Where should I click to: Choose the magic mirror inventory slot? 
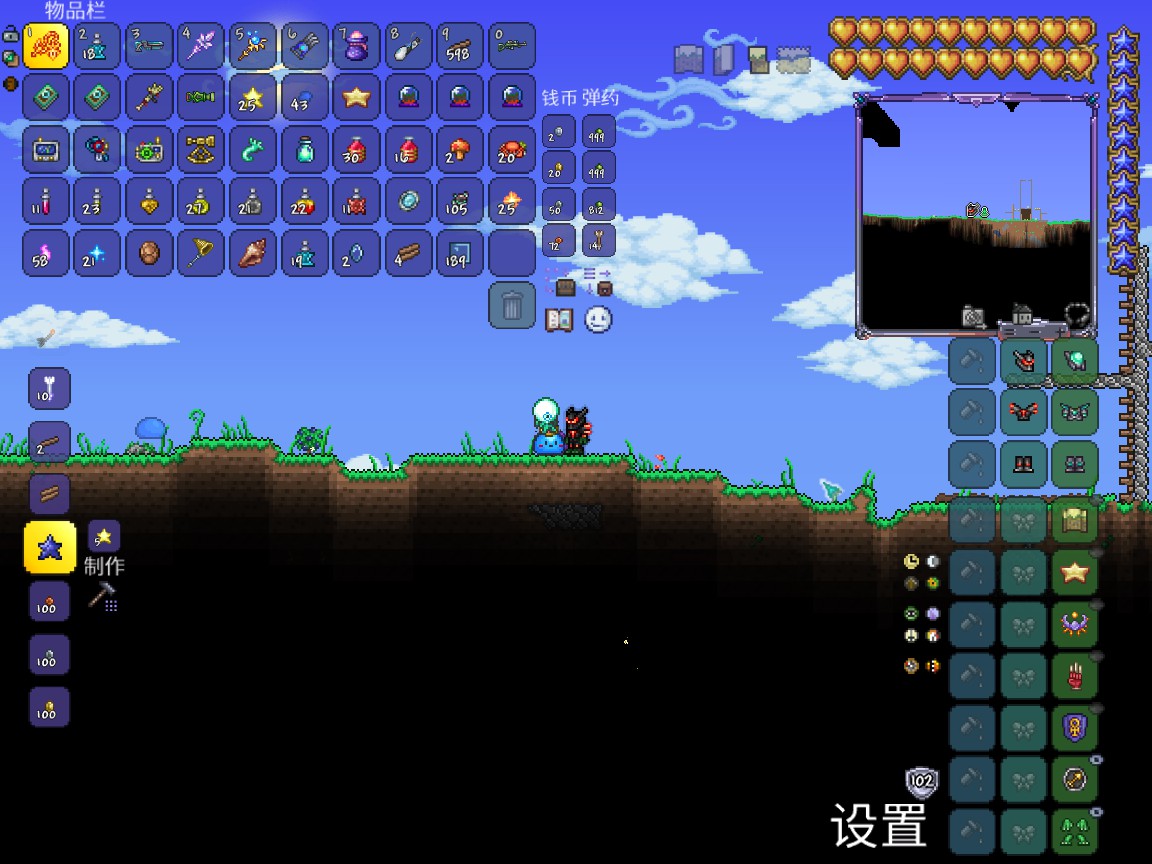click(408, 201)
